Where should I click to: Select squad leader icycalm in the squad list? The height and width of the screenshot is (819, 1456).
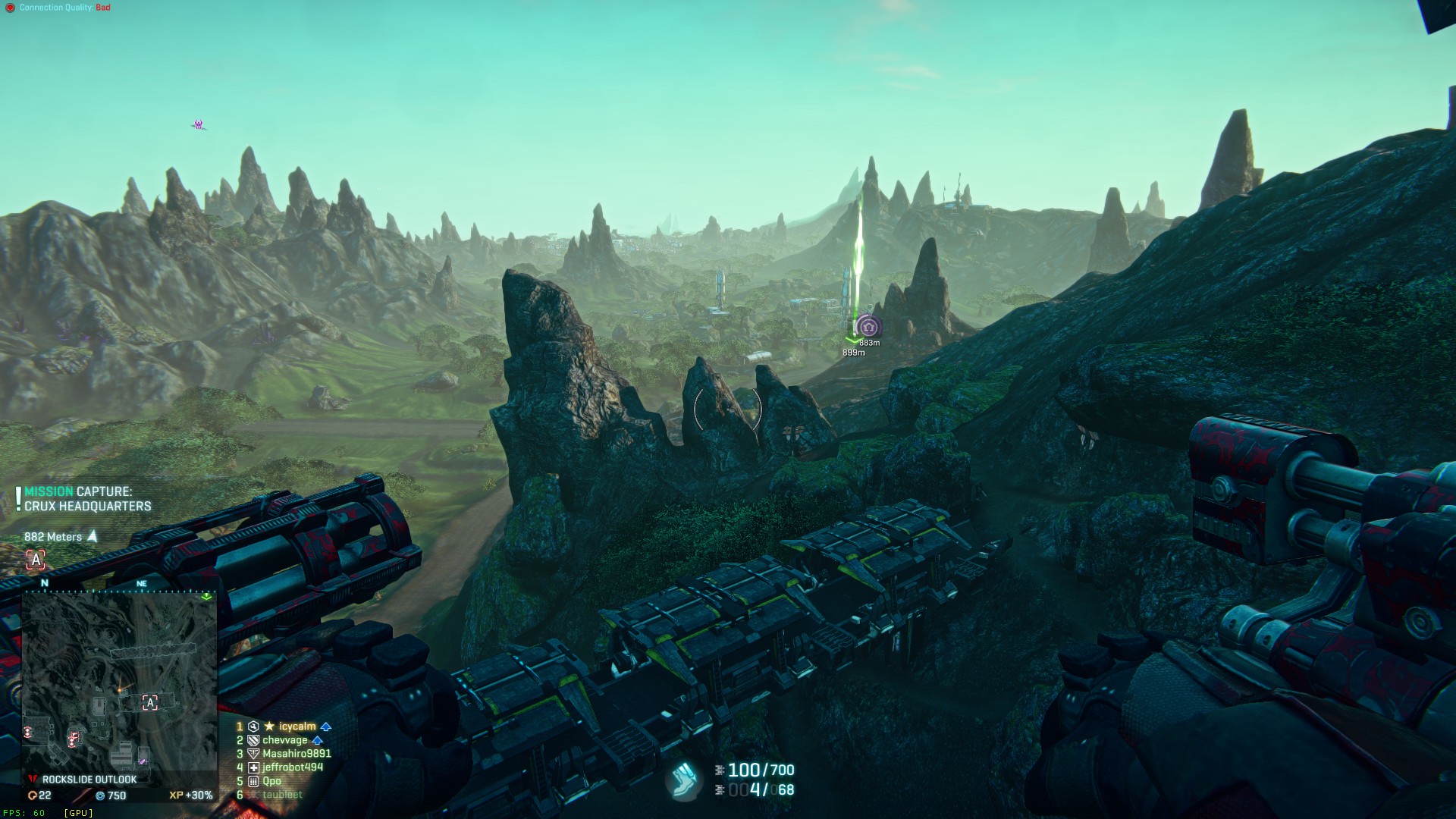pos(297,726)
